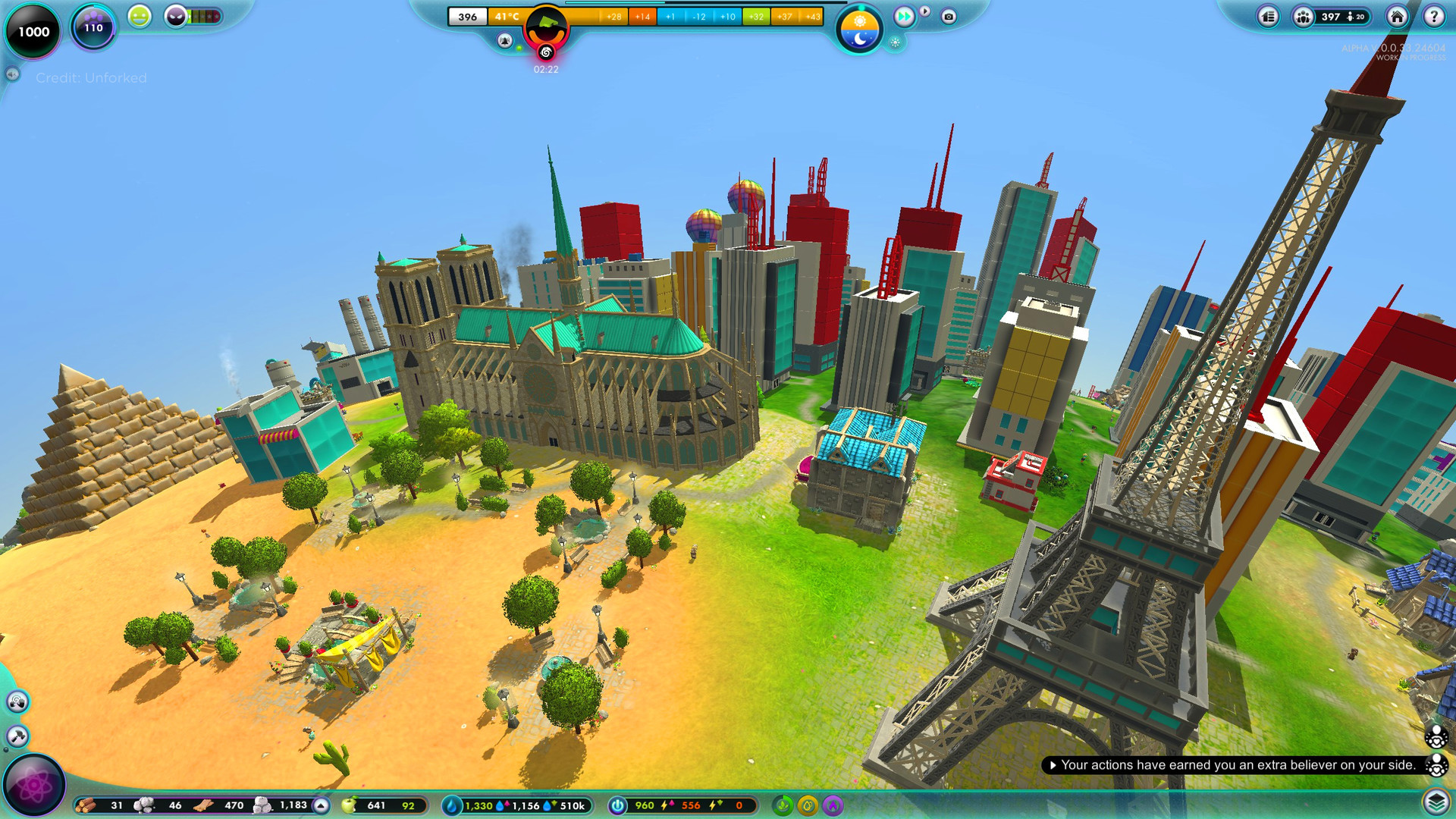Toggle the day and night cycle dial

pos(859,30)
